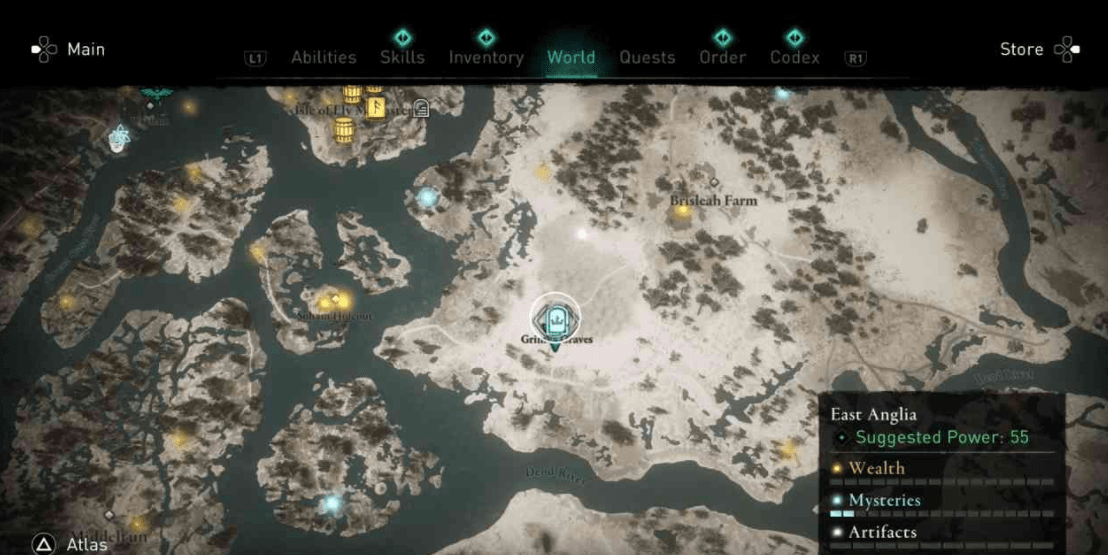
Task: Open the Atlas view
Action: click(x=87, y=544)
